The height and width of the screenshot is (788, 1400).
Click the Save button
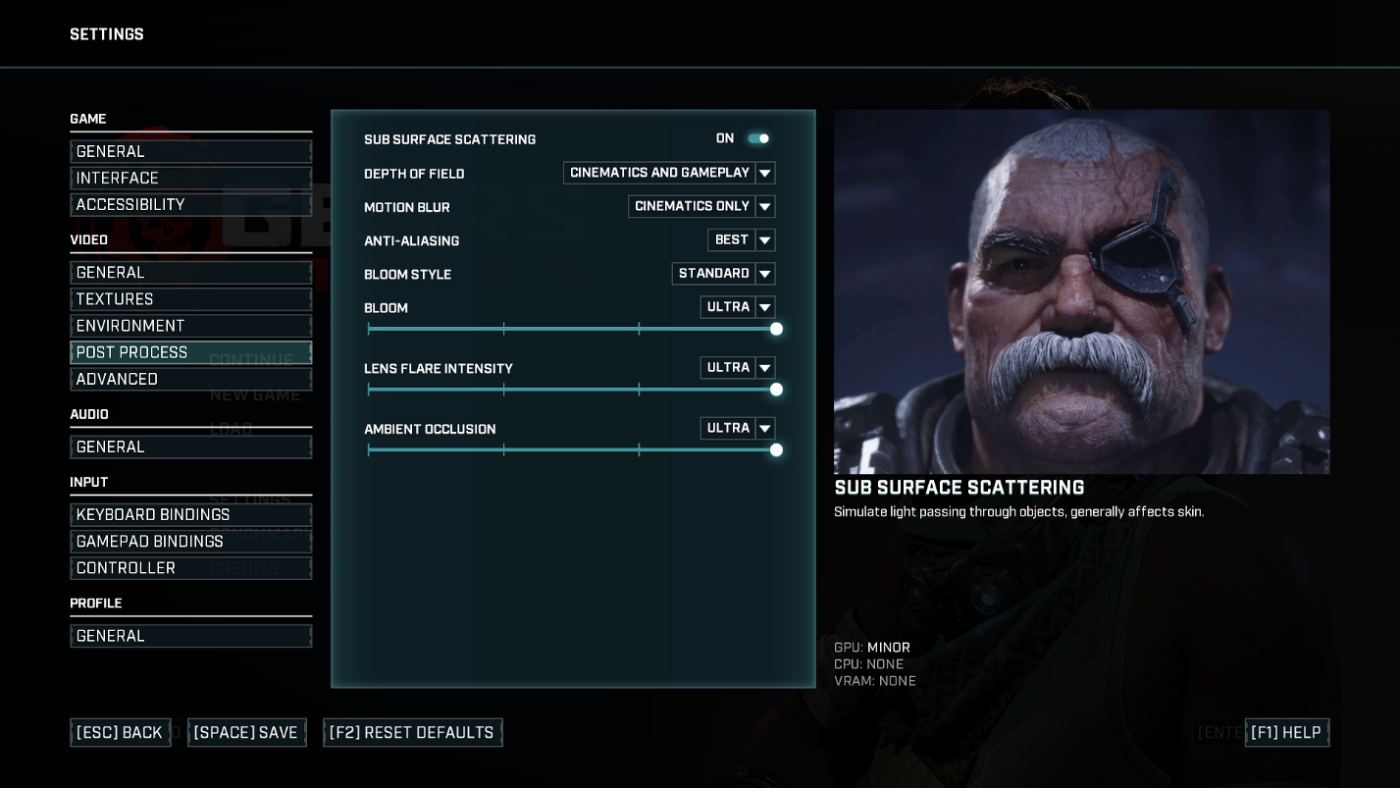pos(246,732)
